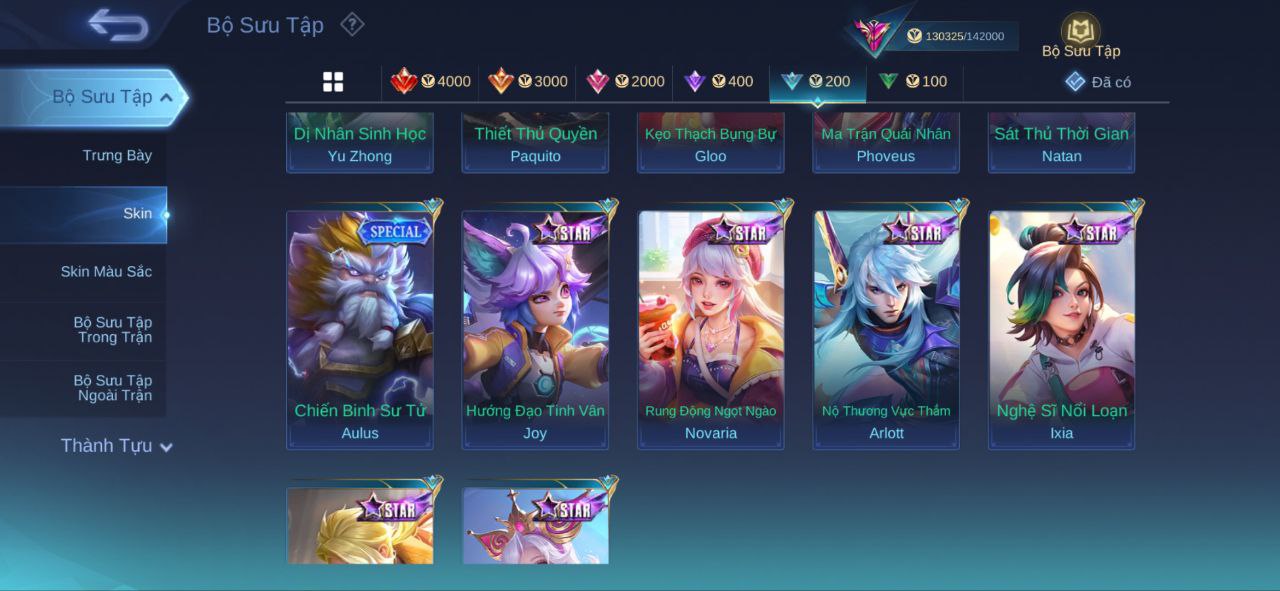This screenshot has width=1280, height=591.
Task: Open the Novaria Rung Động Ngọt Ngào skin
Action: click(x=711, y=328)
